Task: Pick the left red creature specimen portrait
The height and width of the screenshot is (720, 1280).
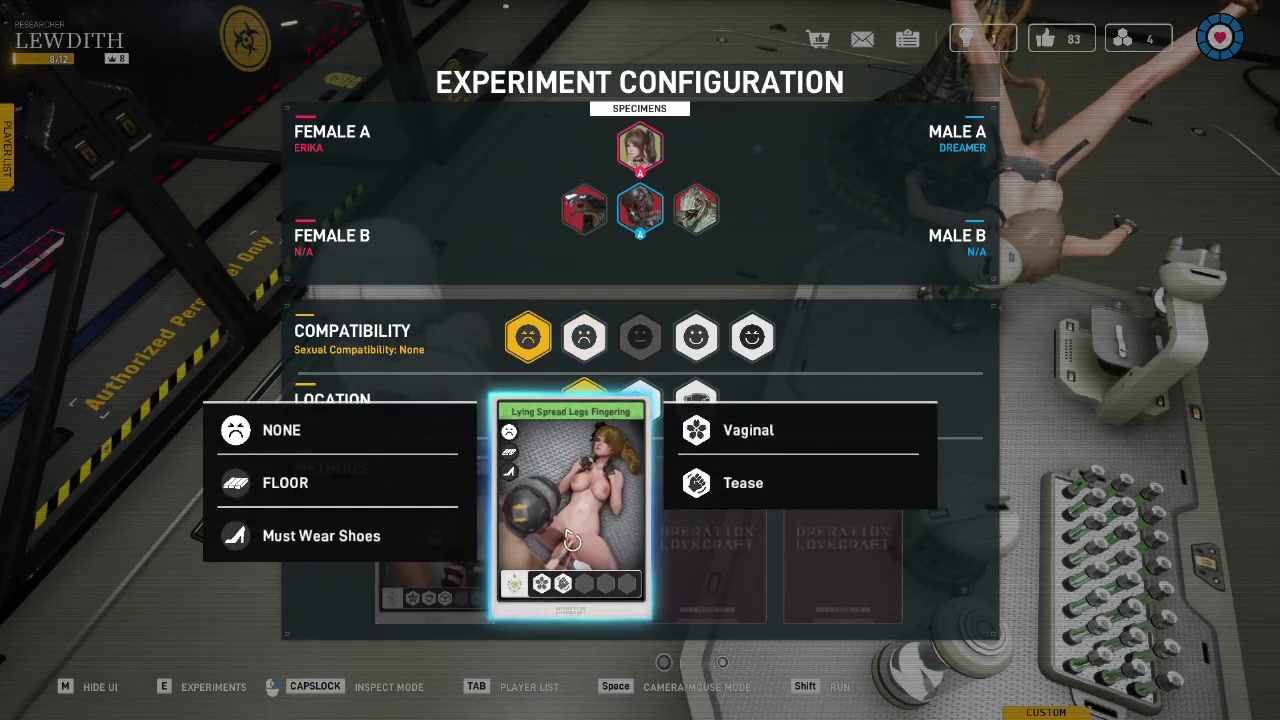Action: (584, 208)
